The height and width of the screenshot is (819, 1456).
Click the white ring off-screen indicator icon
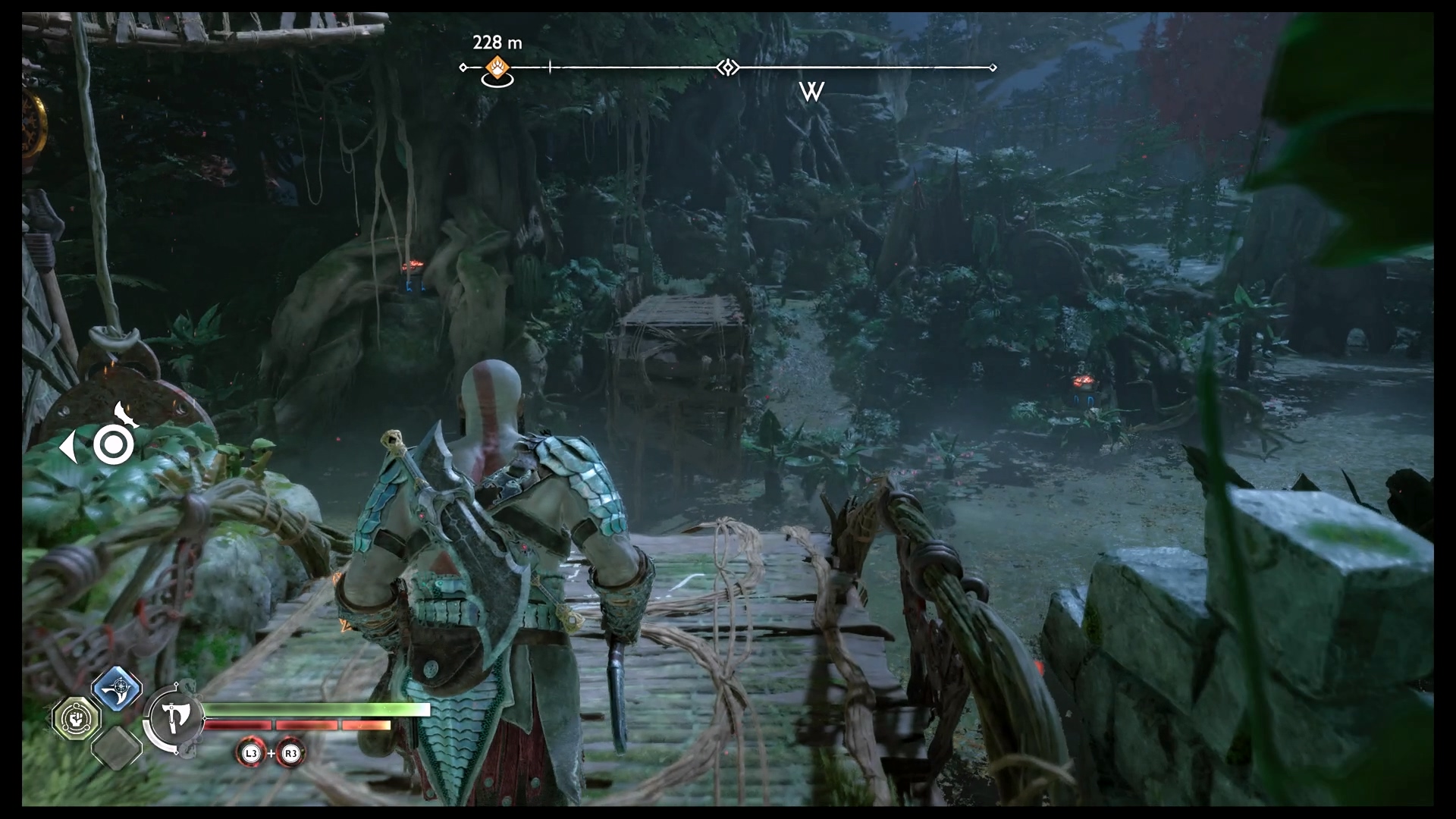114,445
